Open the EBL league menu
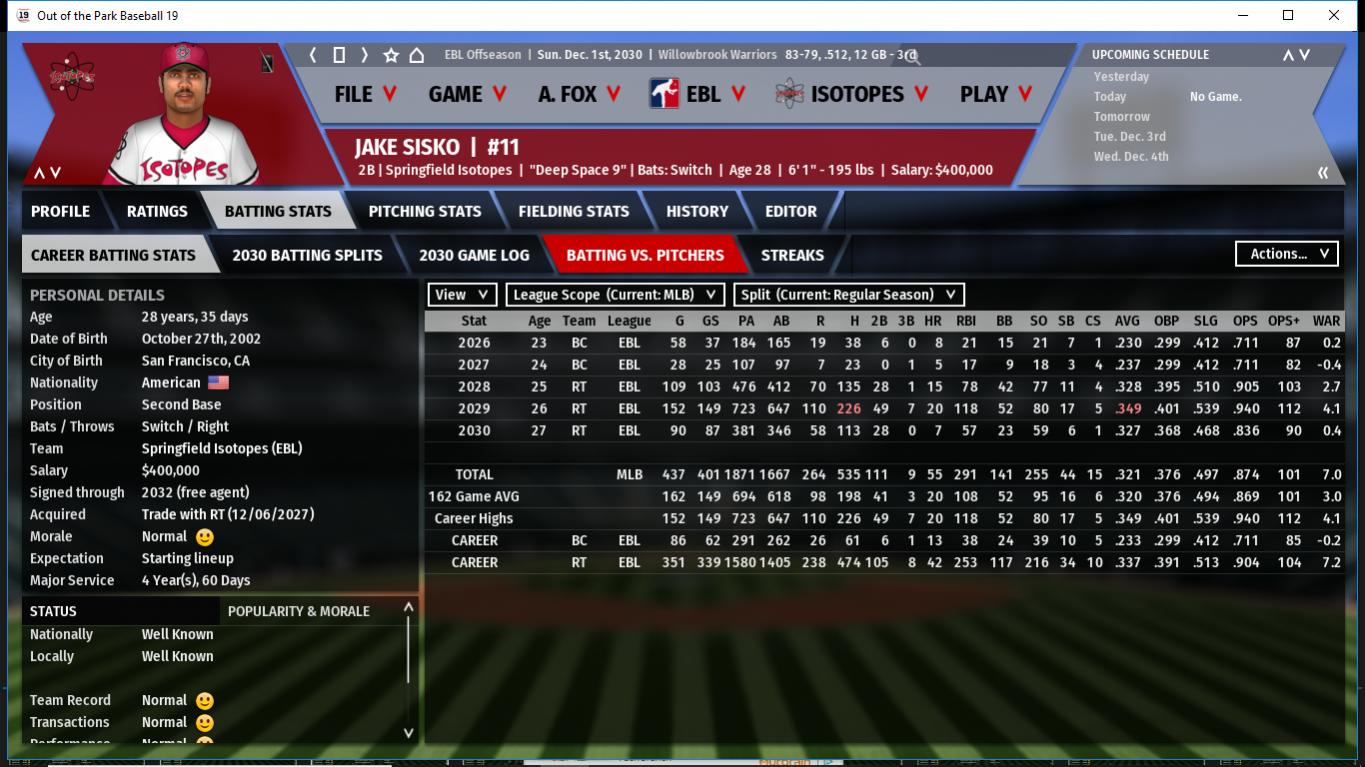The width and height of the screenshot is (1365, 767). click(x=699, y=94)
